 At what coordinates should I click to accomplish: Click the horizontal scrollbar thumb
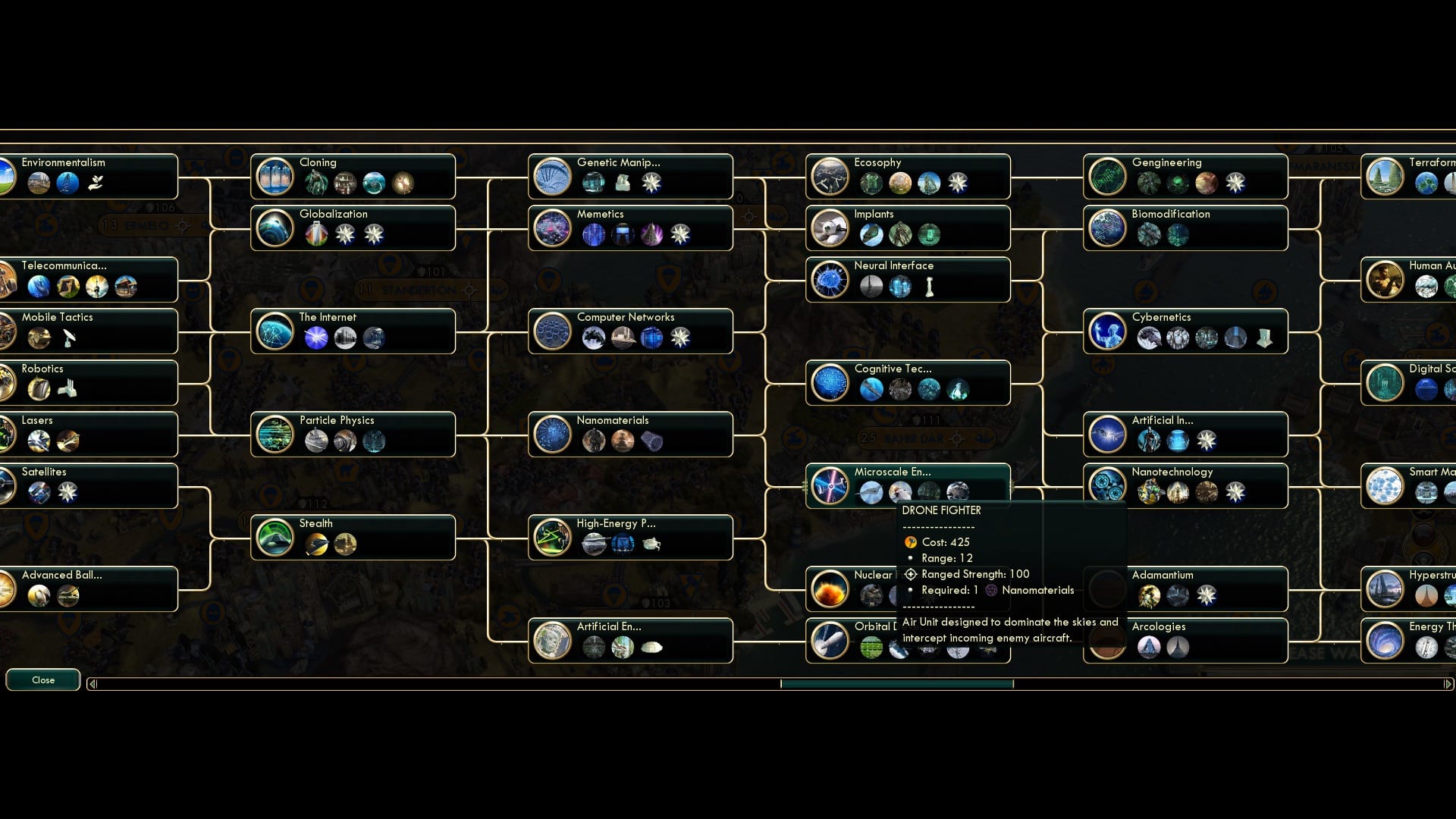897,683
